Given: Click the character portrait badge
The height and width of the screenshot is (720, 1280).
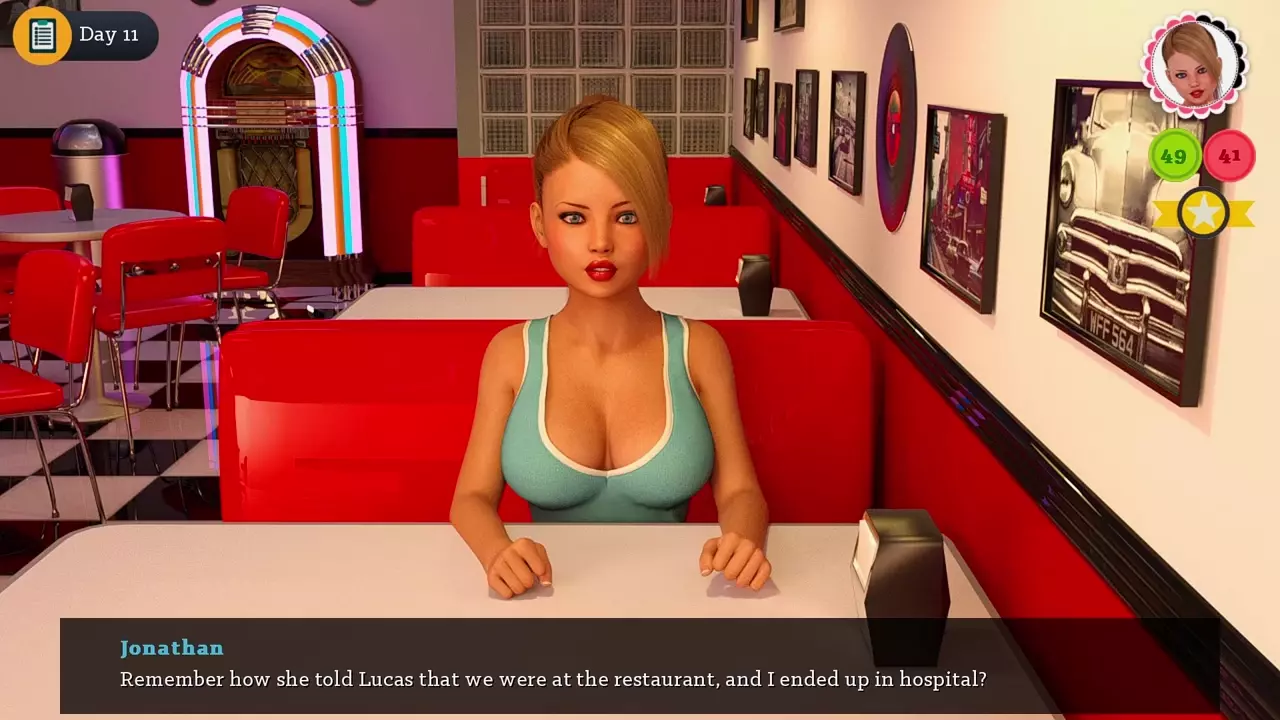Looking at the screenshot, I should [1194, 64].
